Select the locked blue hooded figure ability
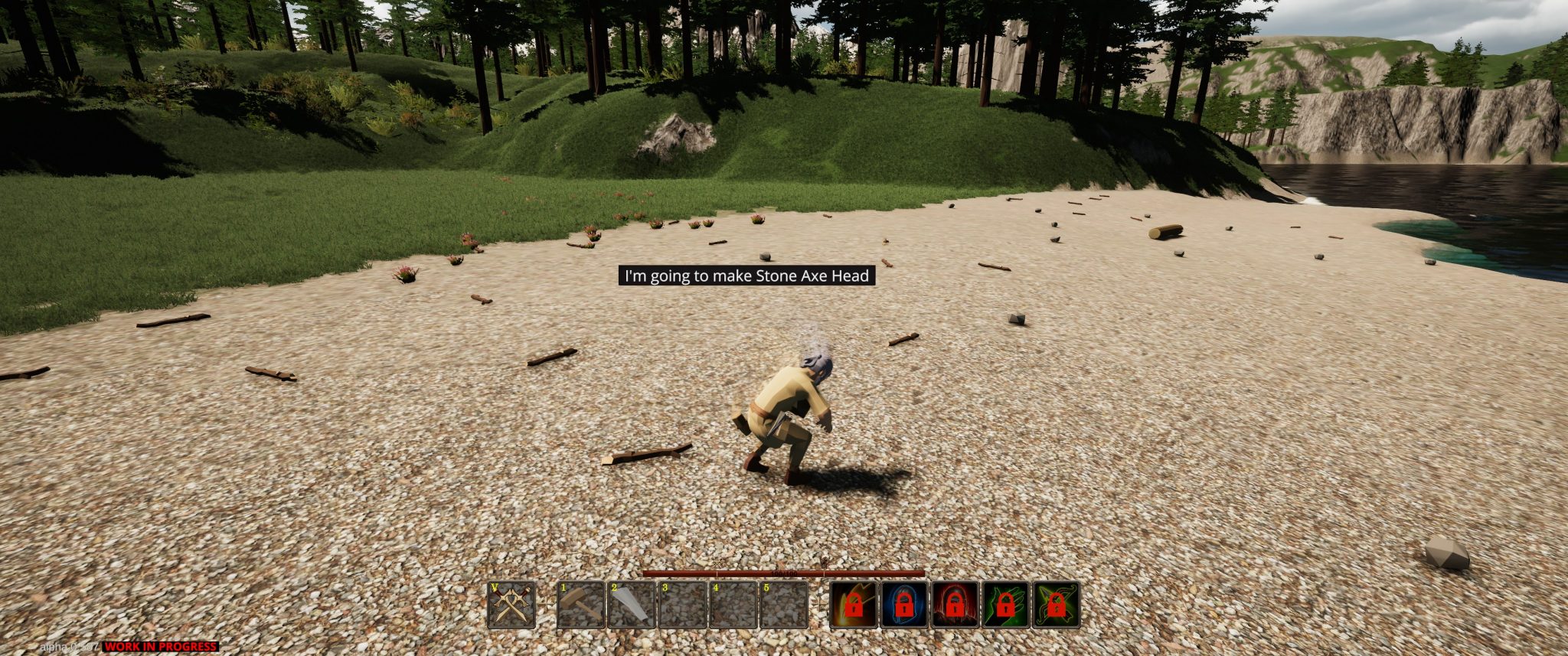 (904, 605)
